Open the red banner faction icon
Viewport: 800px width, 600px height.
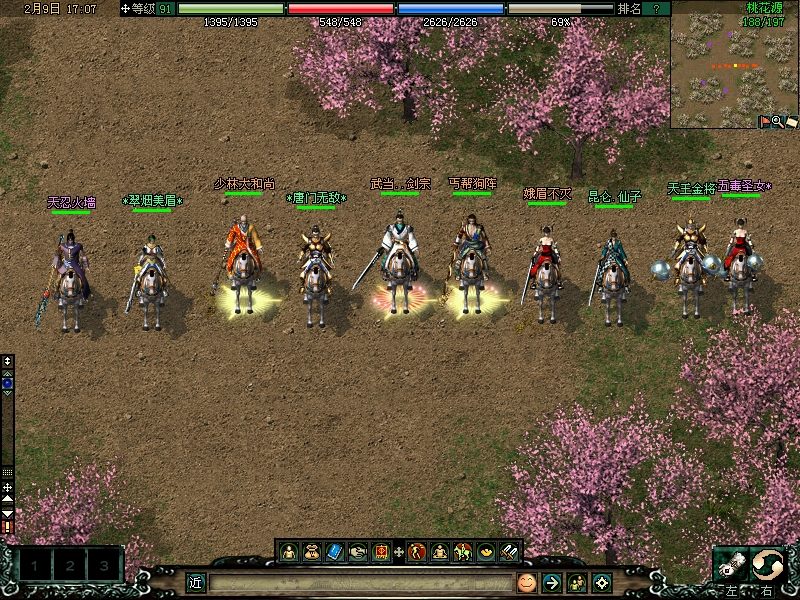tap(381, 551)
